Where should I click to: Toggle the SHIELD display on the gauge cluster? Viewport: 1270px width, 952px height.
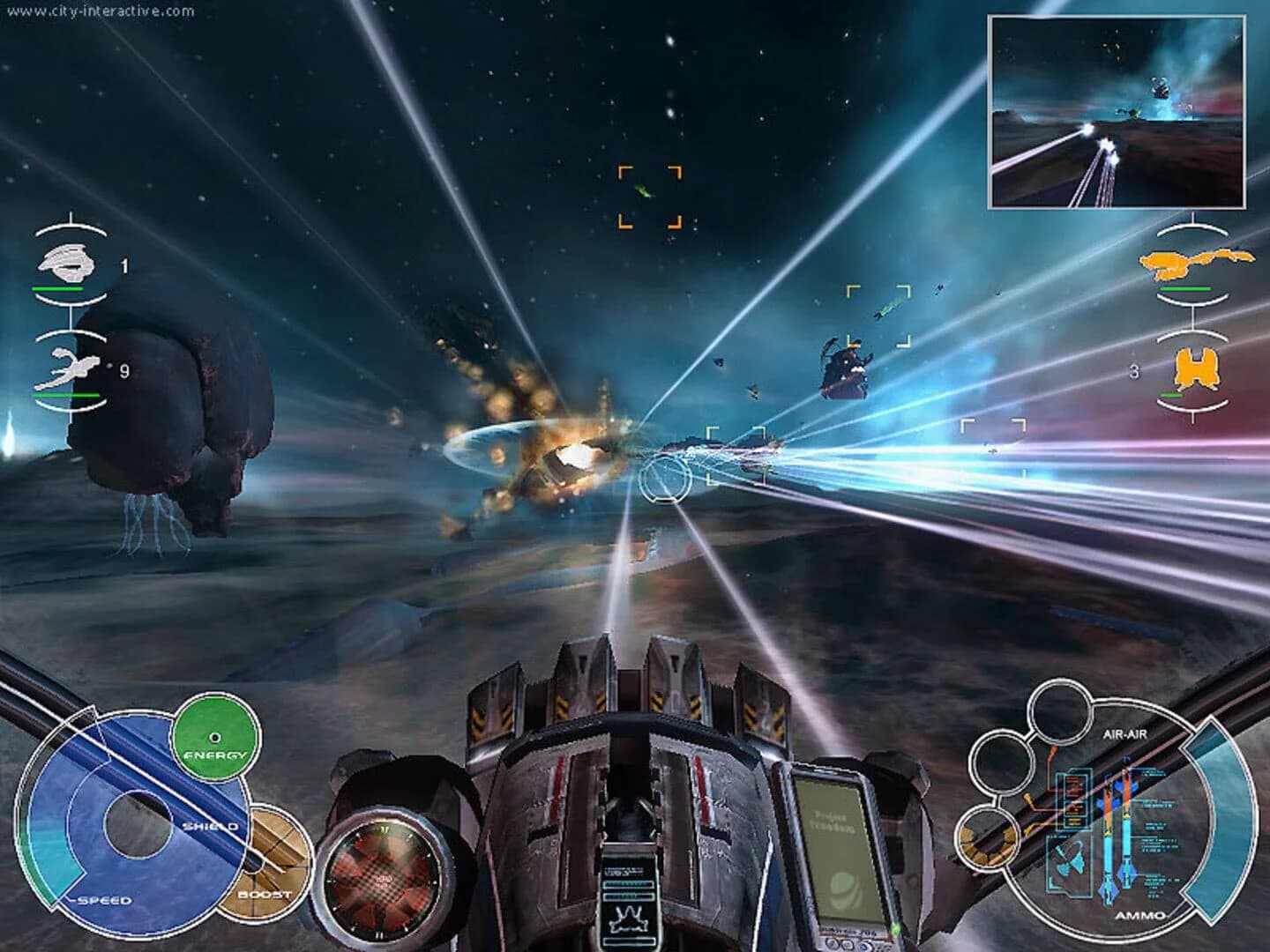[x=210, y=827]
